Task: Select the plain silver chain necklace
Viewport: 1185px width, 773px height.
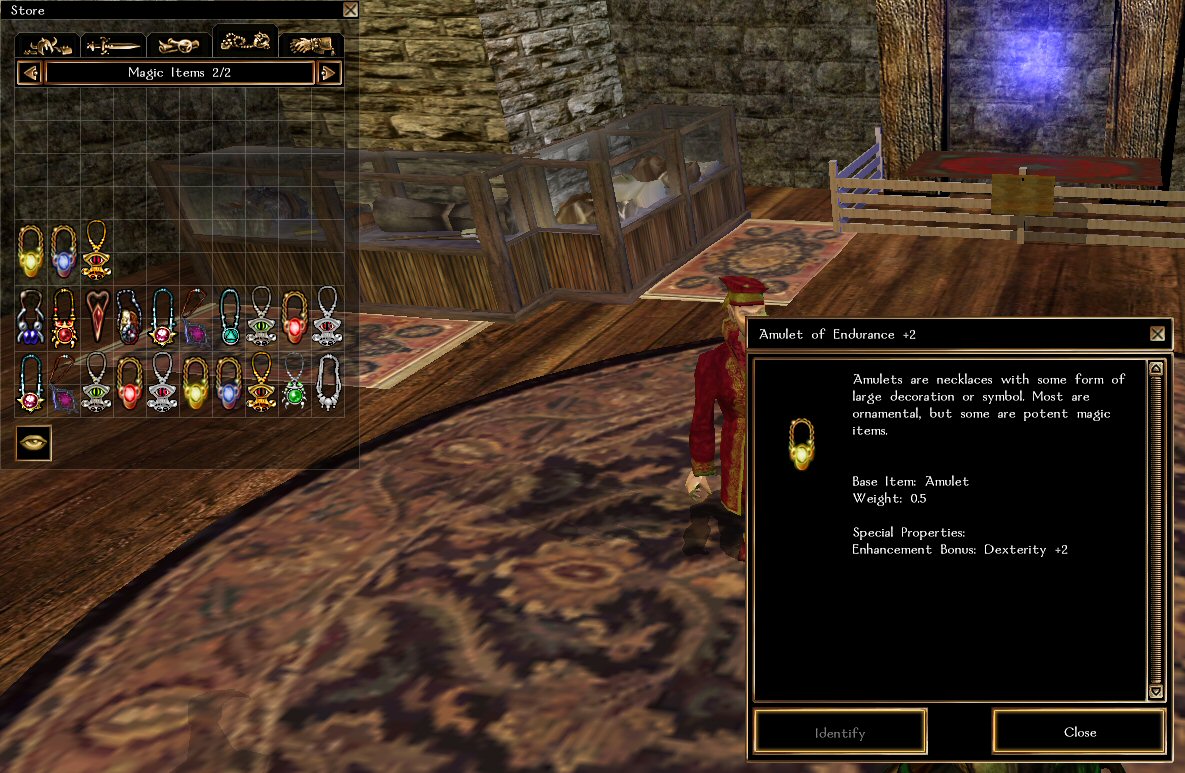Action: (328, 382)
